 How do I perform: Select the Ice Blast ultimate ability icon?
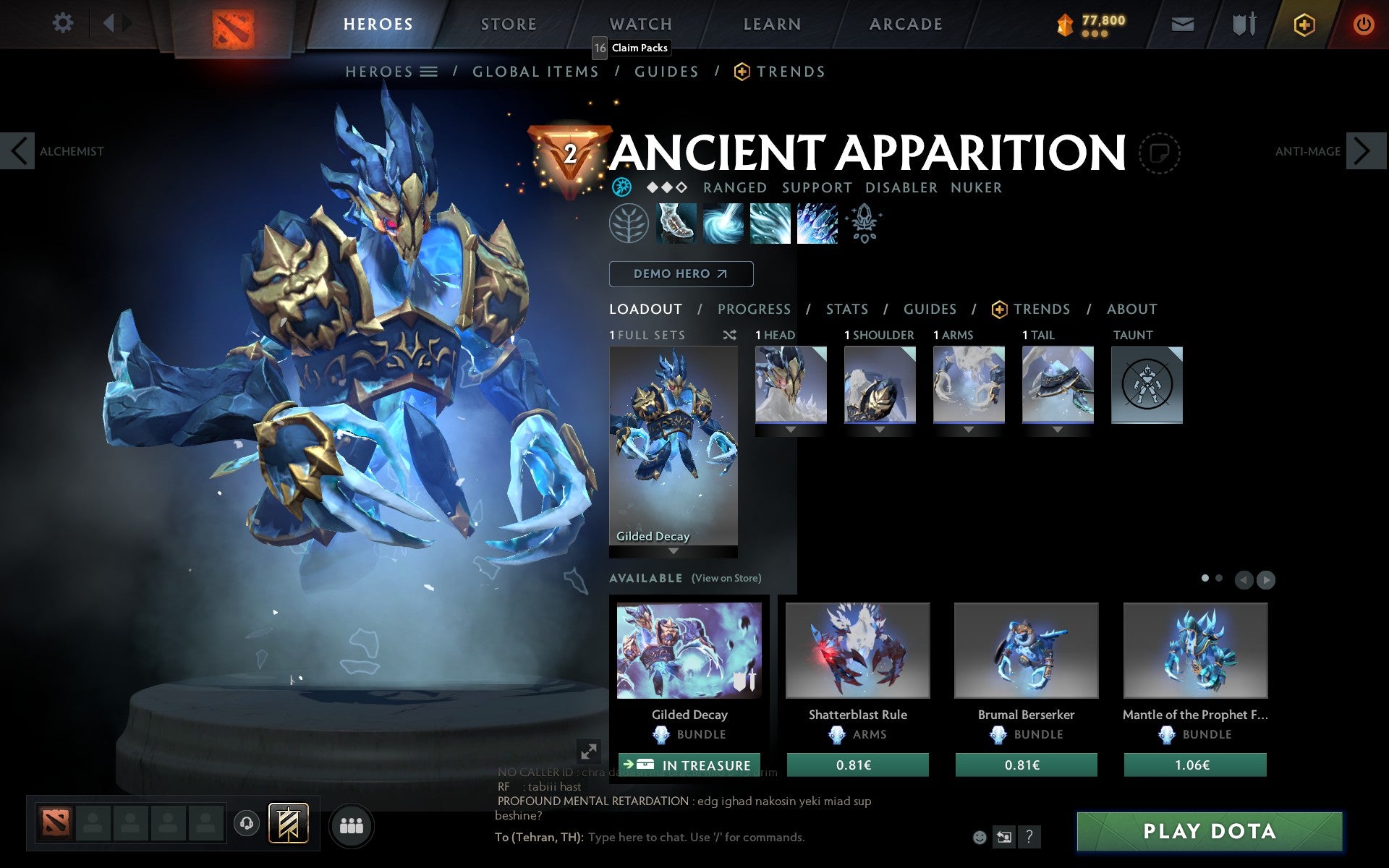[x=817, y=223]
